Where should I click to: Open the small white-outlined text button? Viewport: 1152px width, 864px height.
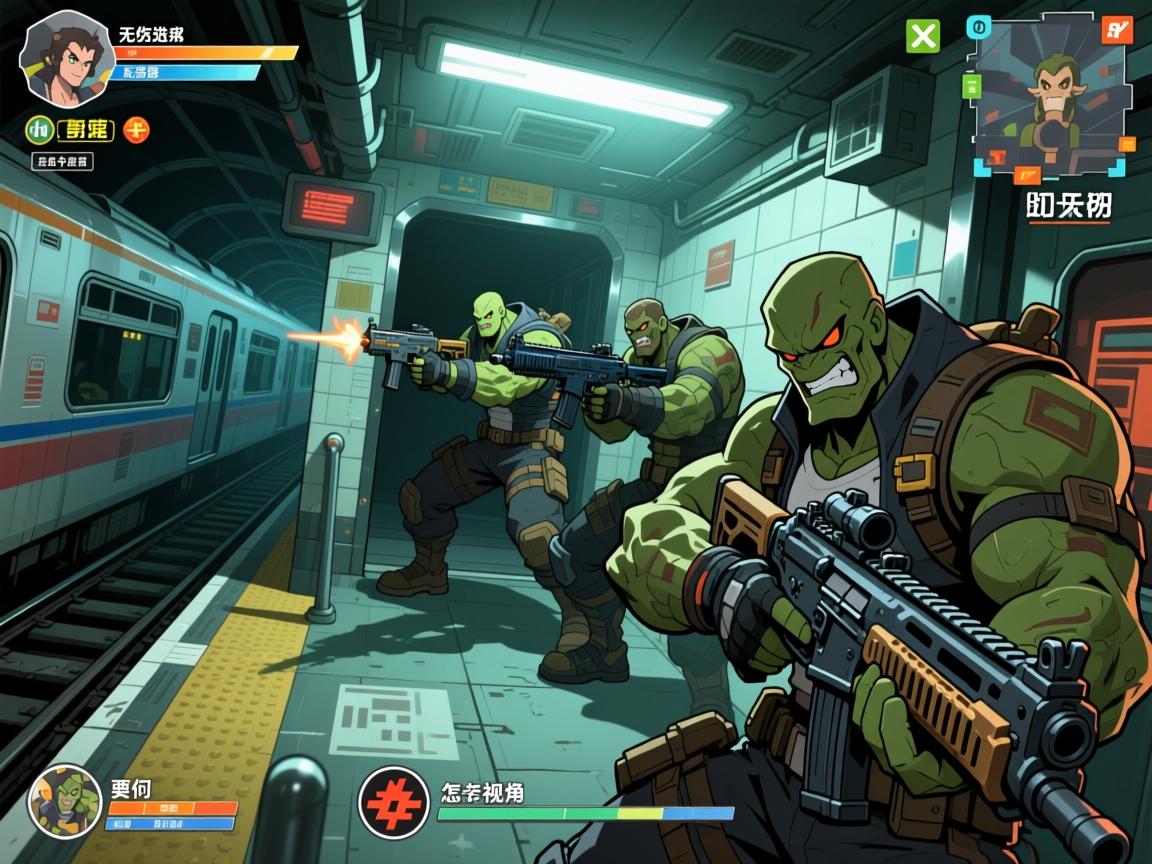(x=63, y=161)
